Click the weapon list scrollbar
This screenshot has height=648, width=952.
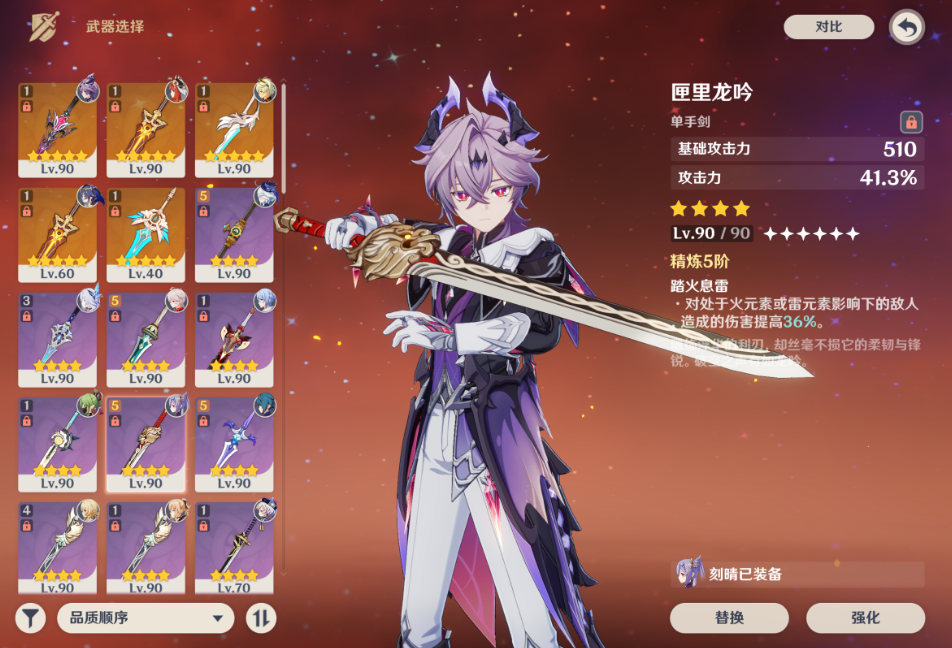pos(283,140)
